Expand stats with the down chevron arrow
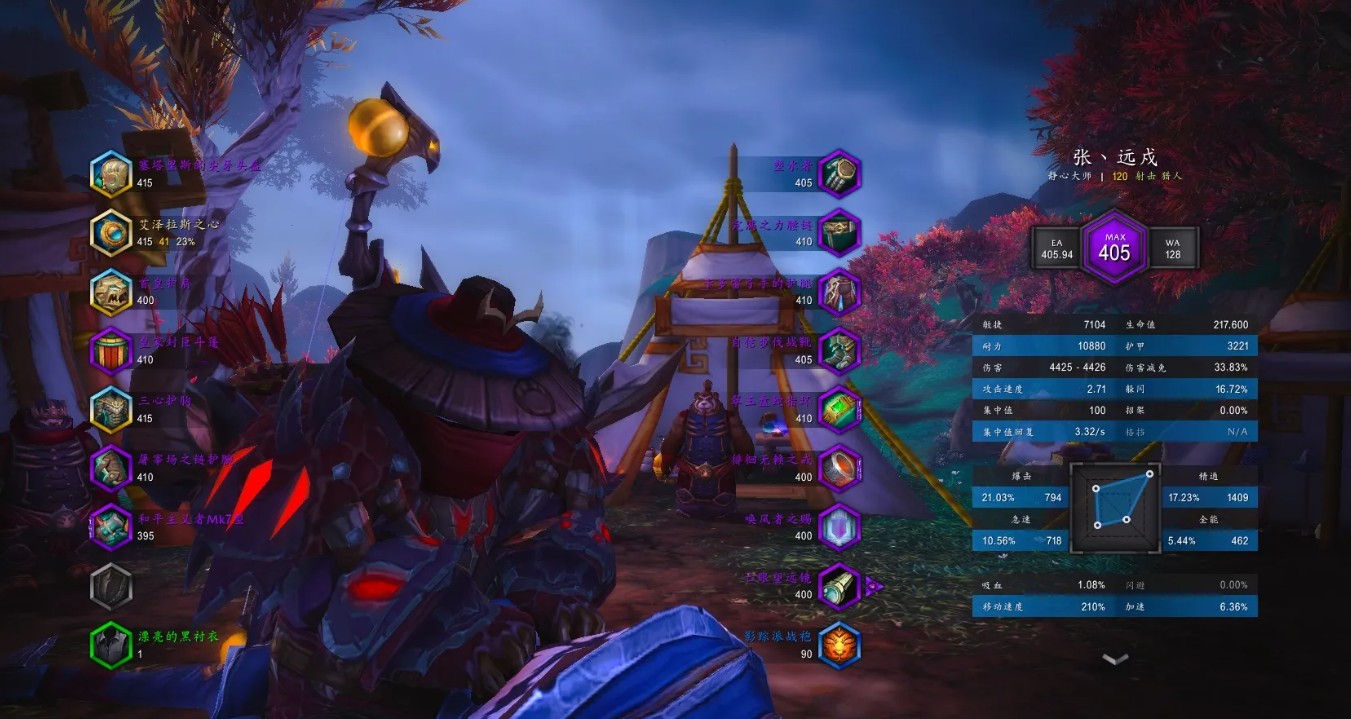This screenshot has width=1351, height=719. coord(1115,659)
